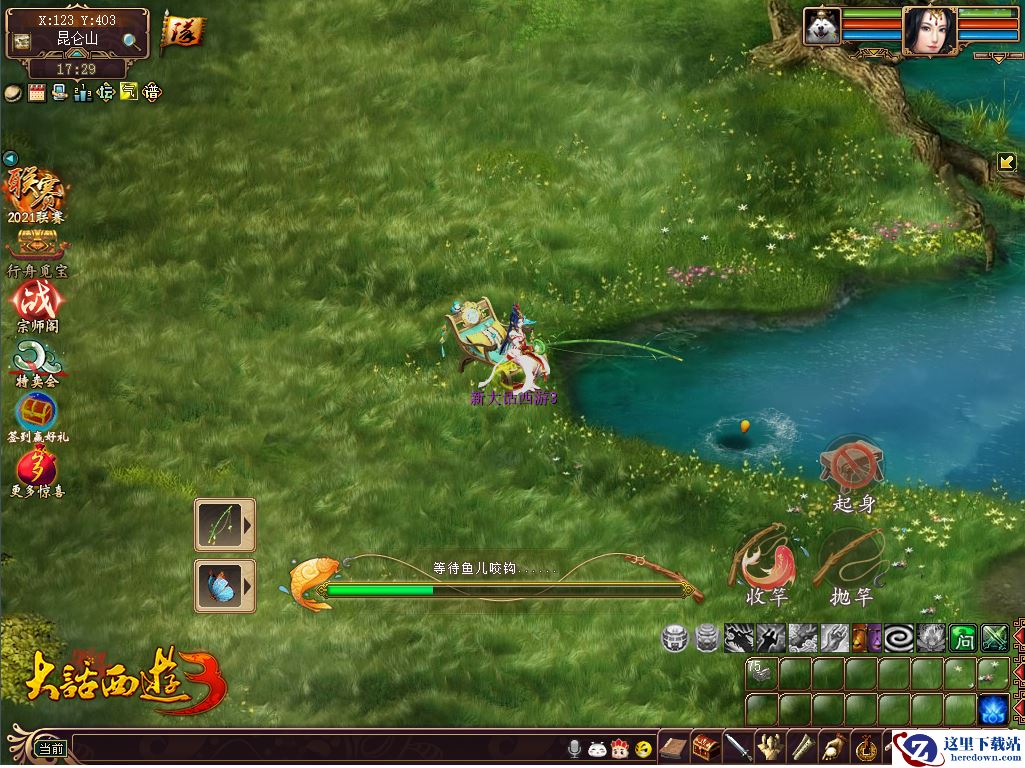Screen dimensions: 1025x768
Task: Select the husky pet portrait
Action: 822,27
